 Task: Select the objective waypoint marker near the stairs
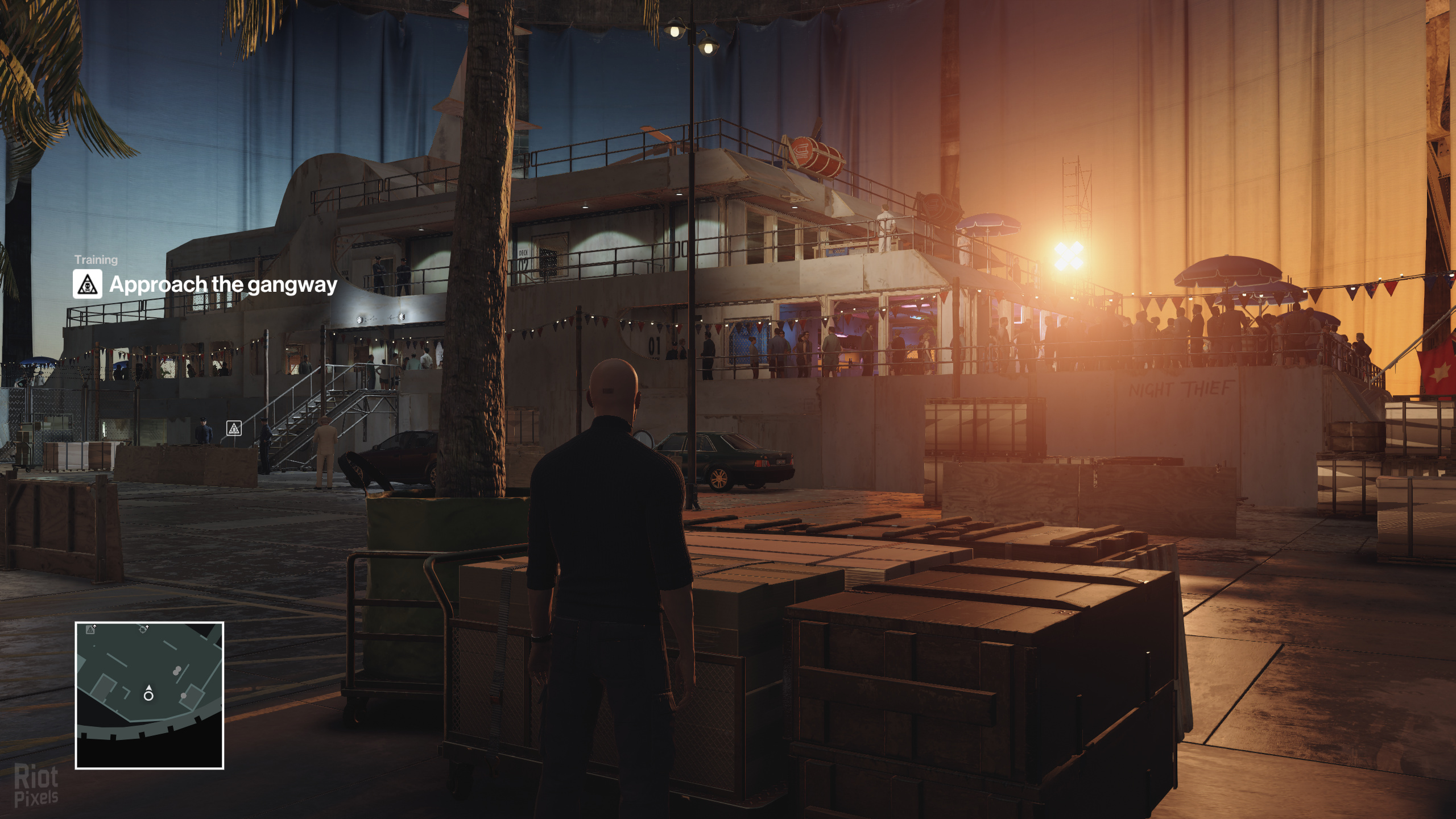(234, 428)
